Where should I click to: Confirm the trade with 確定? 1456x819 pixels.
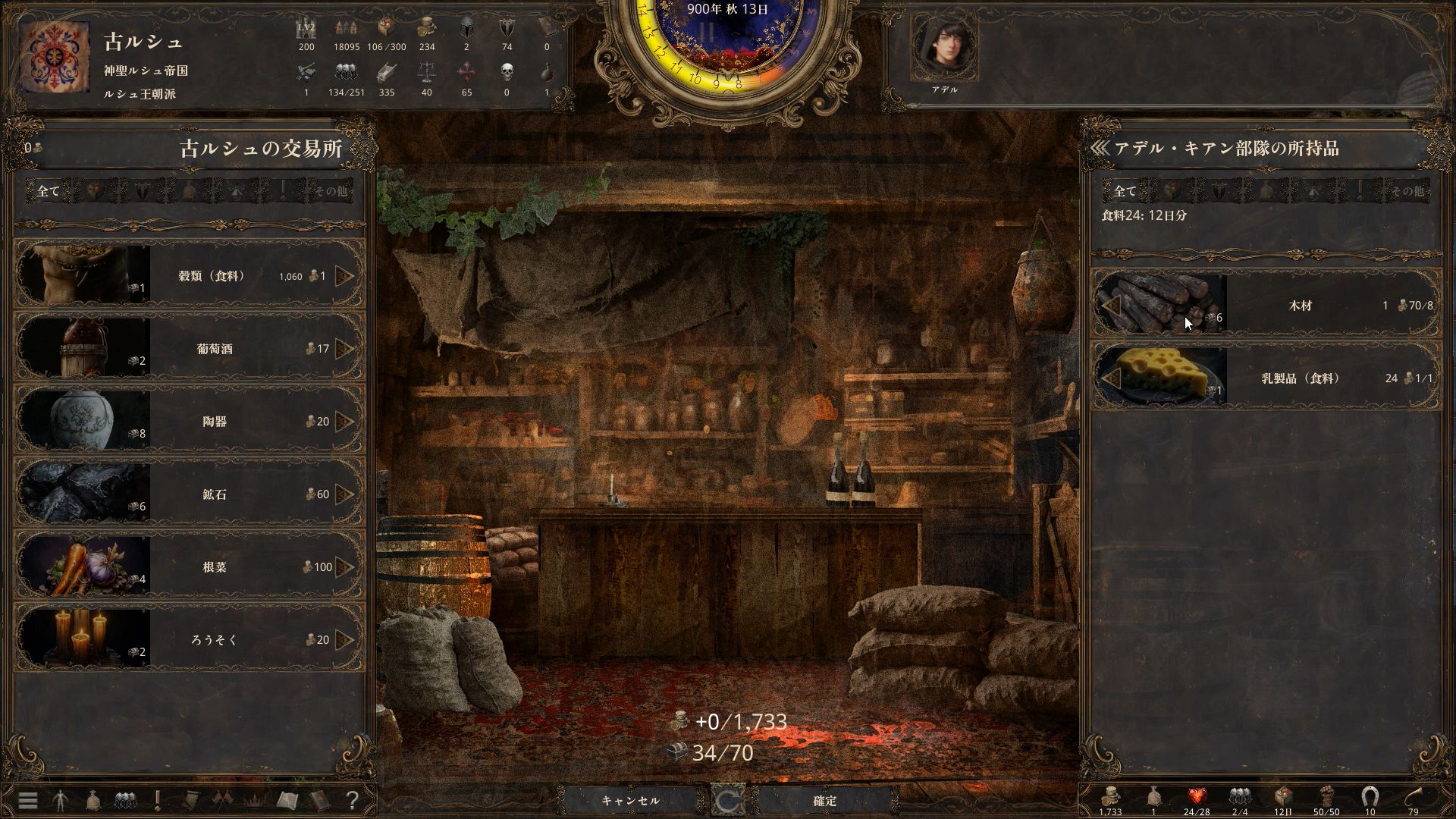click(825, 801)
